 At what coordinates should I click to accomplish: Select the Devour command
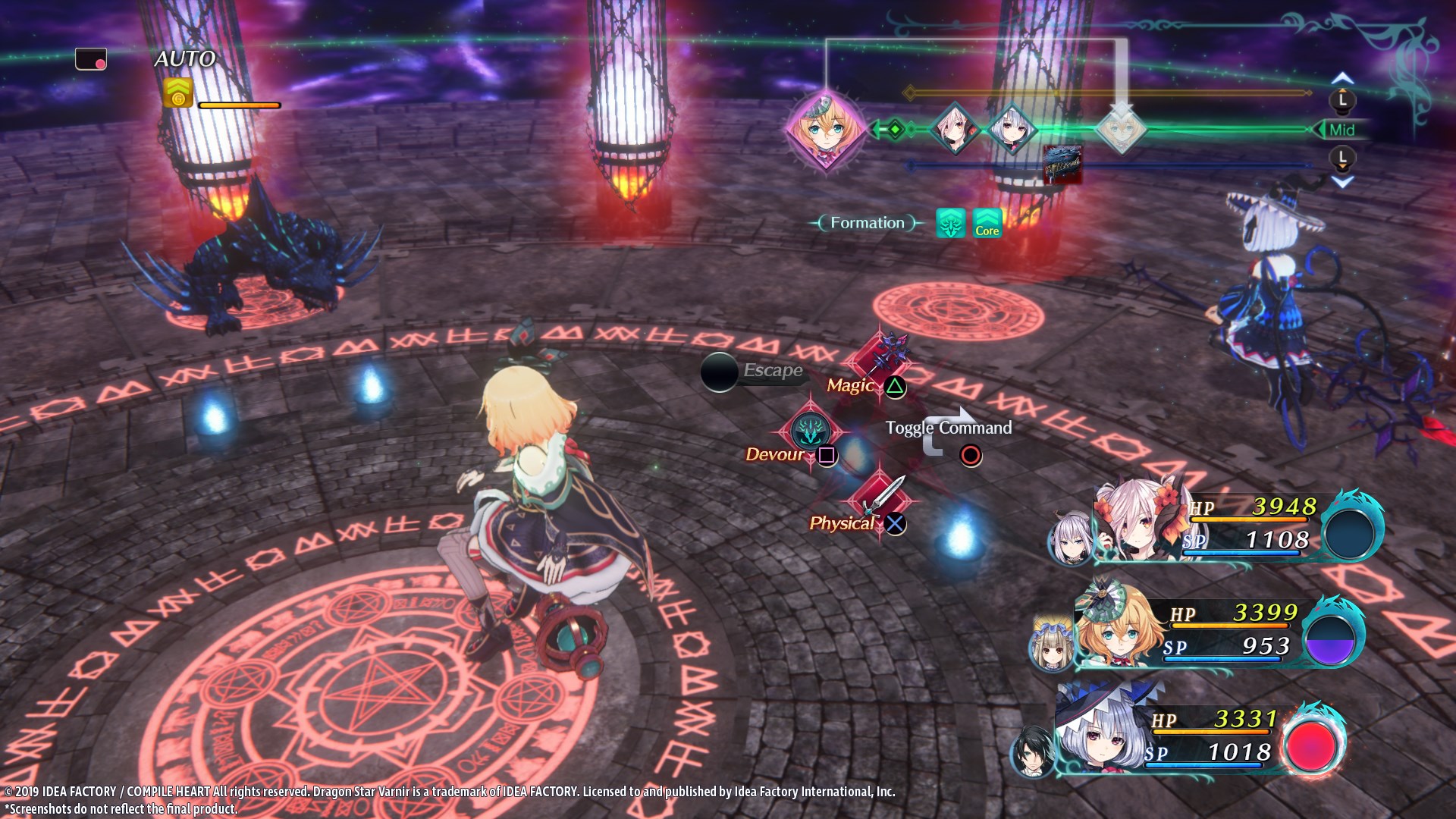(x=809, y=432)
